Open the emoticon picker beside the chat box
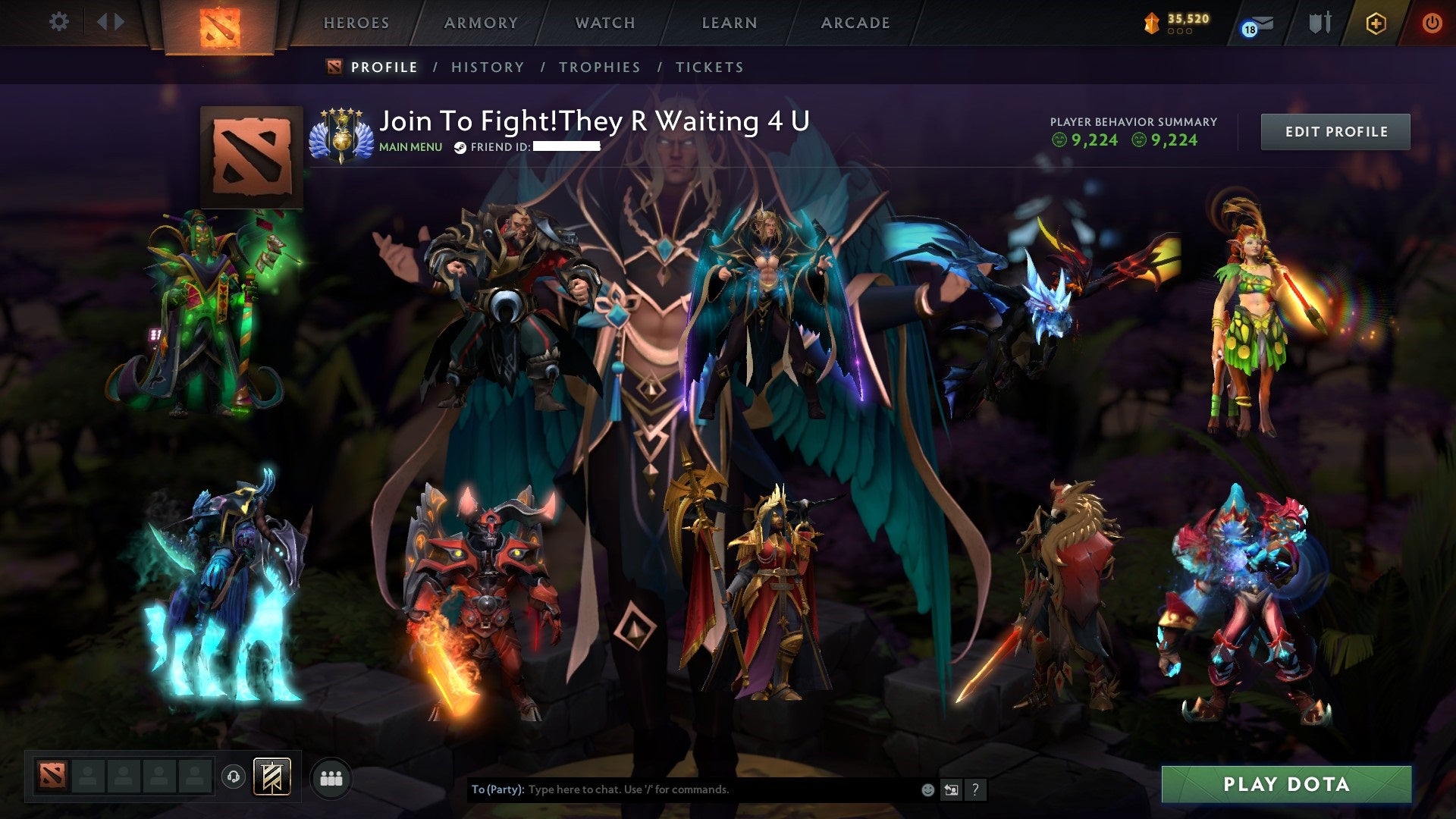 coord(927,789)
